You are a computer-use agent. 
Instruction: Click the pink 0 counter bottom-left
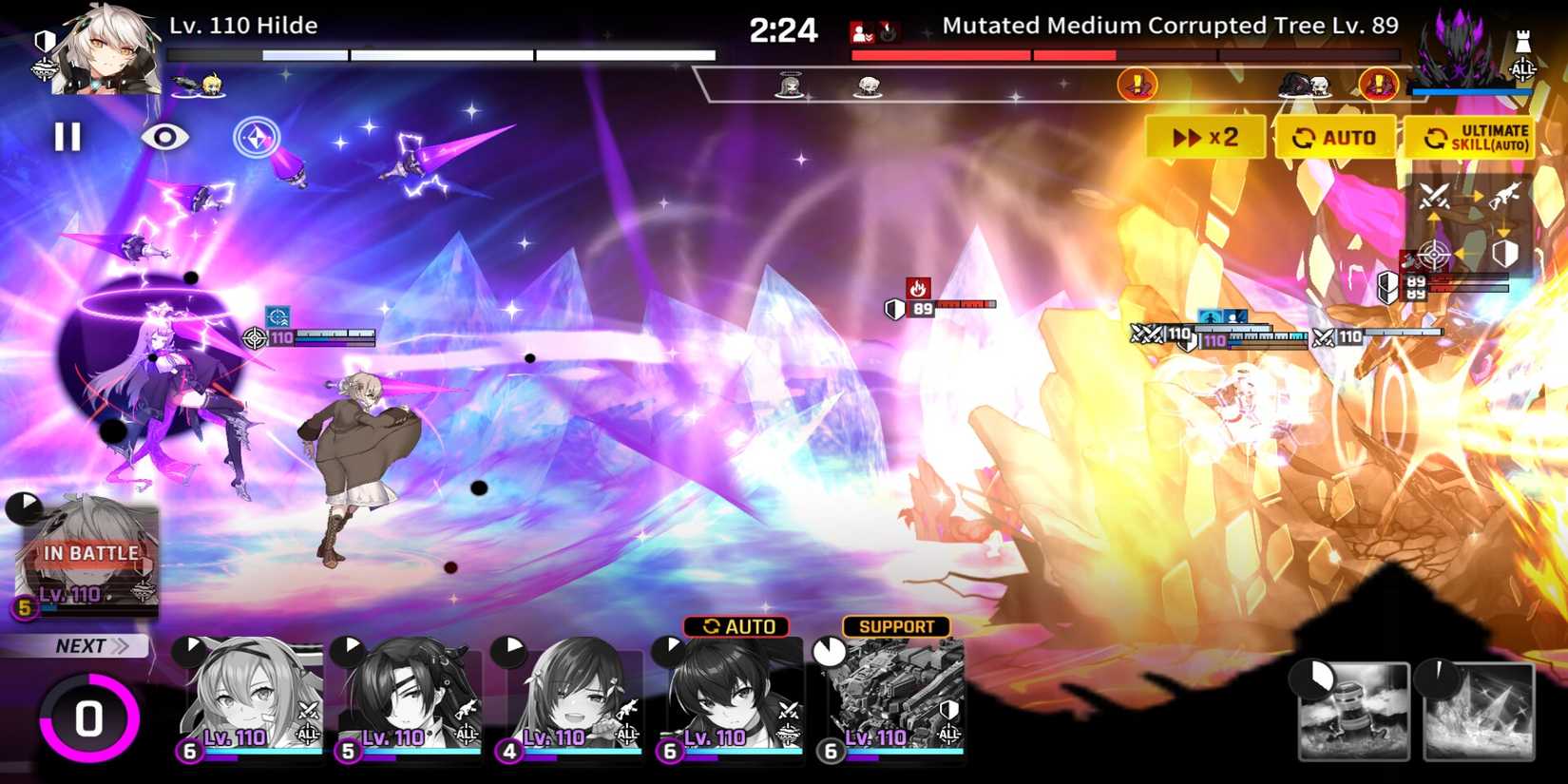point(88,718)
